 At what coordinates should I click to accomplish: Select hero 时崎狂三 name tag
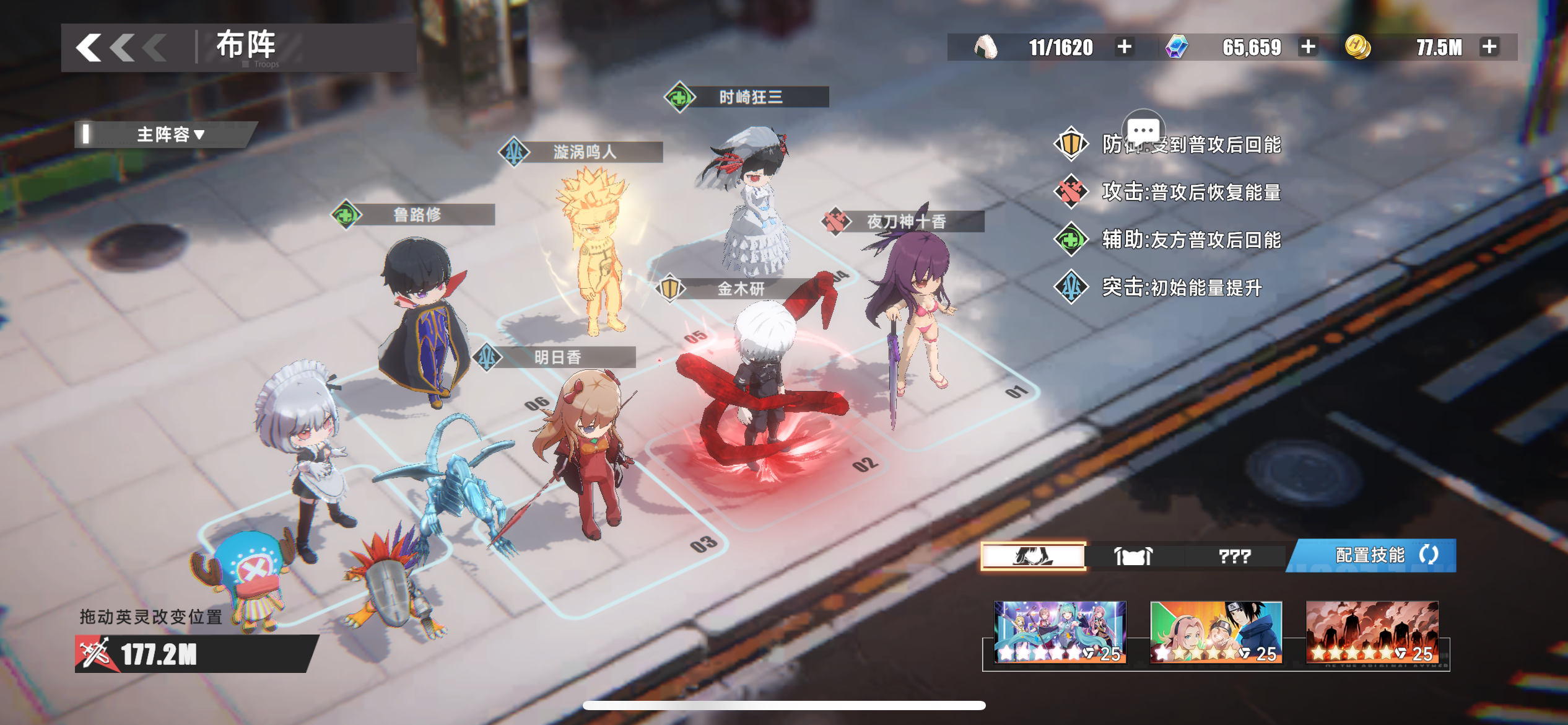pos(750,97)
